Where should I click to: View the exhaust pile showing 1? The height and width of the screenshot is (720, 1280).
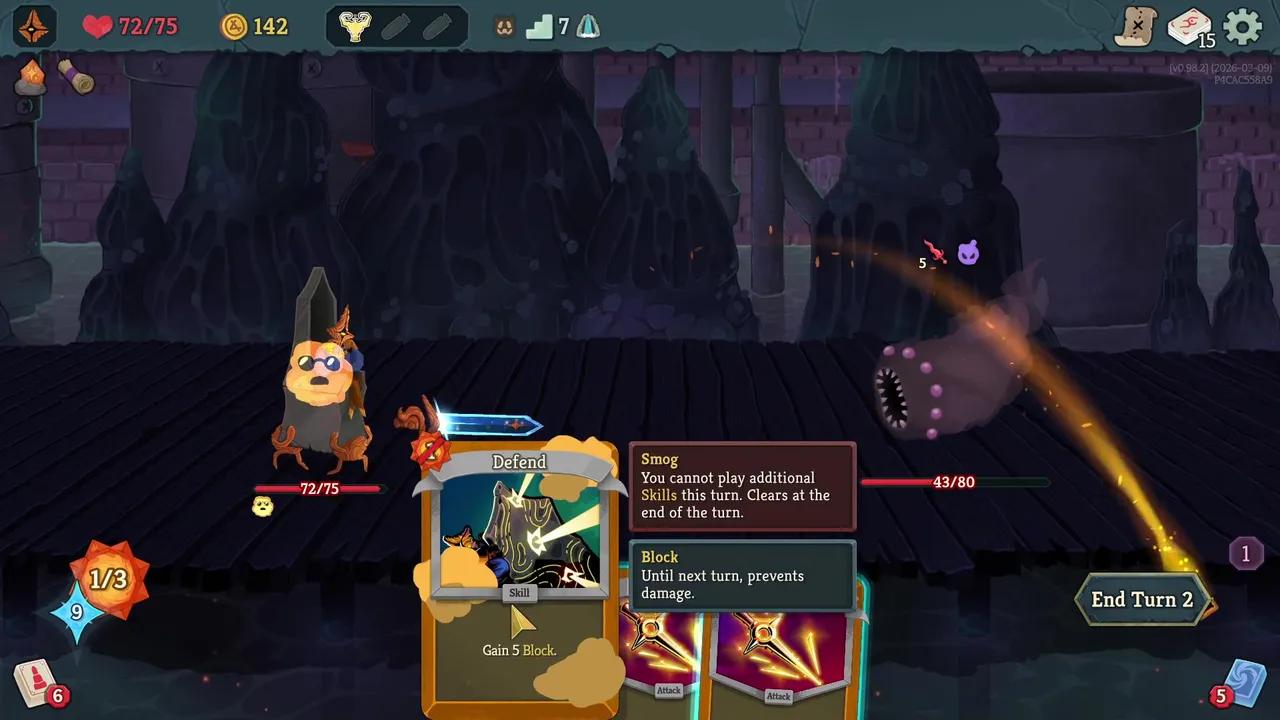[1245, 553]
